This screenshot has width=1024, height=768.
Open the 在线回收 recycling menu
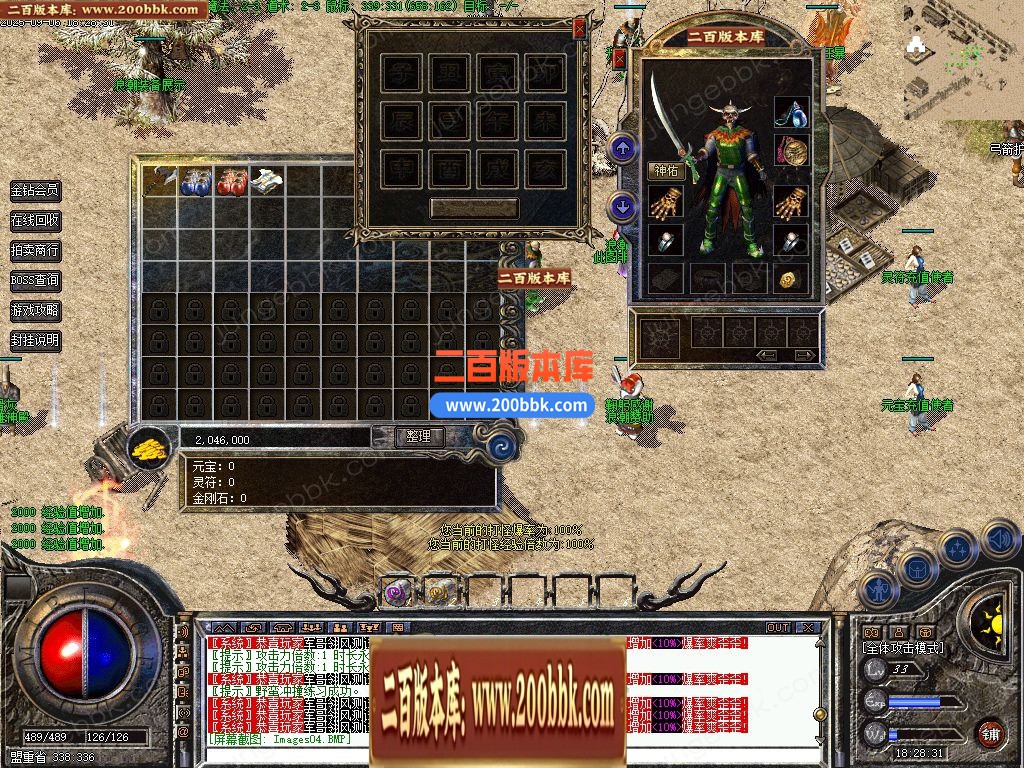click(x=35, y=221)
